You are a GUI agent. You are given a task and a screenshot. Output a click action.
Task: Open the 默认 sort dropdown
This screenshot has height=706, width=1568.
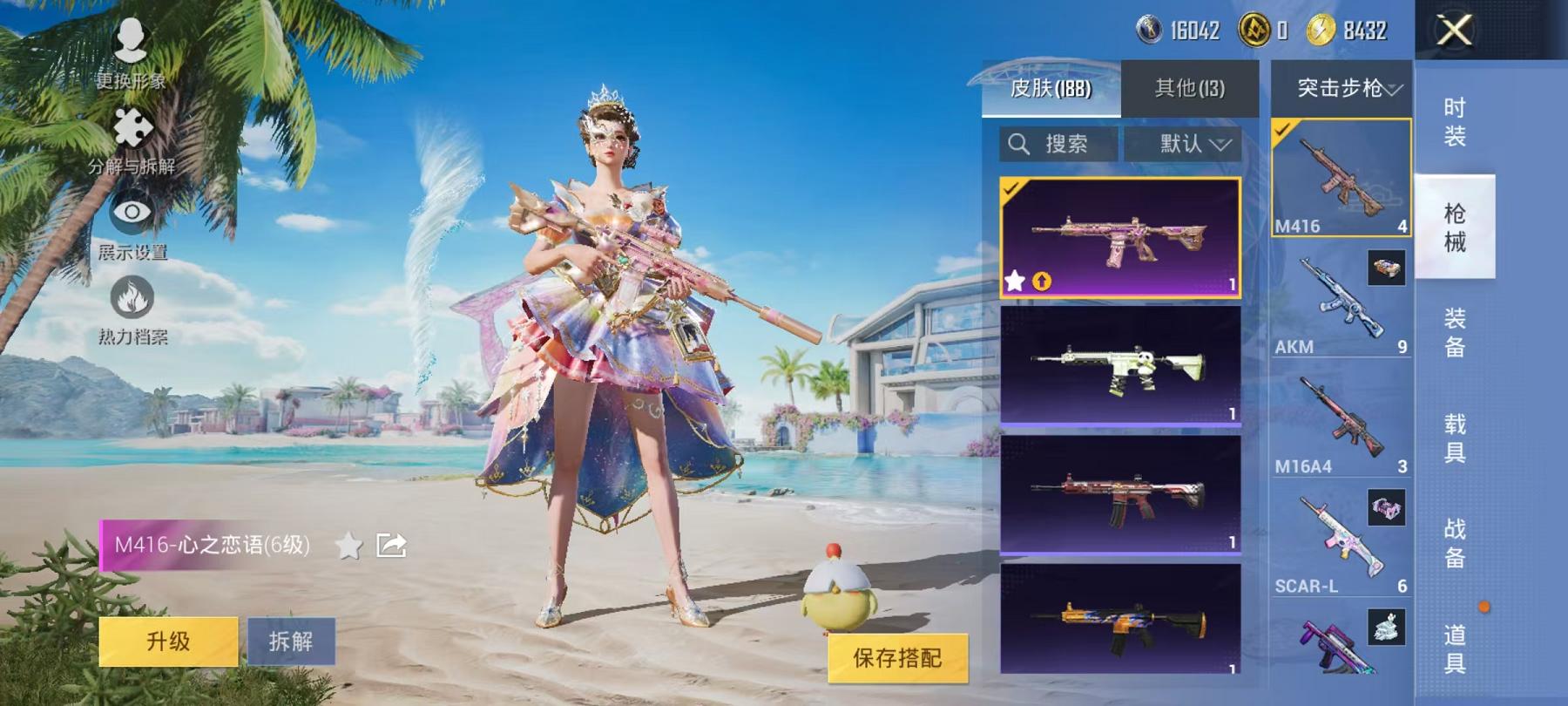point(1183,144)
